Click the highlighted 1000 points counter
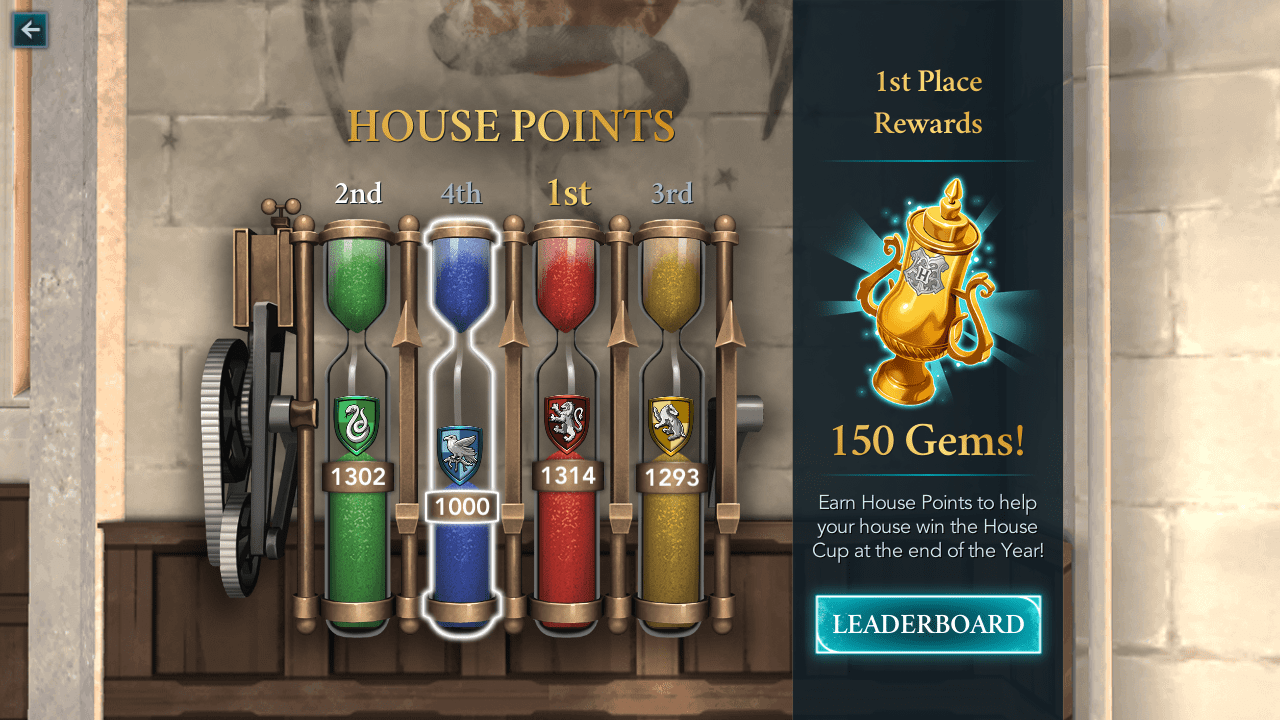This screenshot has height=720, width=1280. tap(462, 507)
